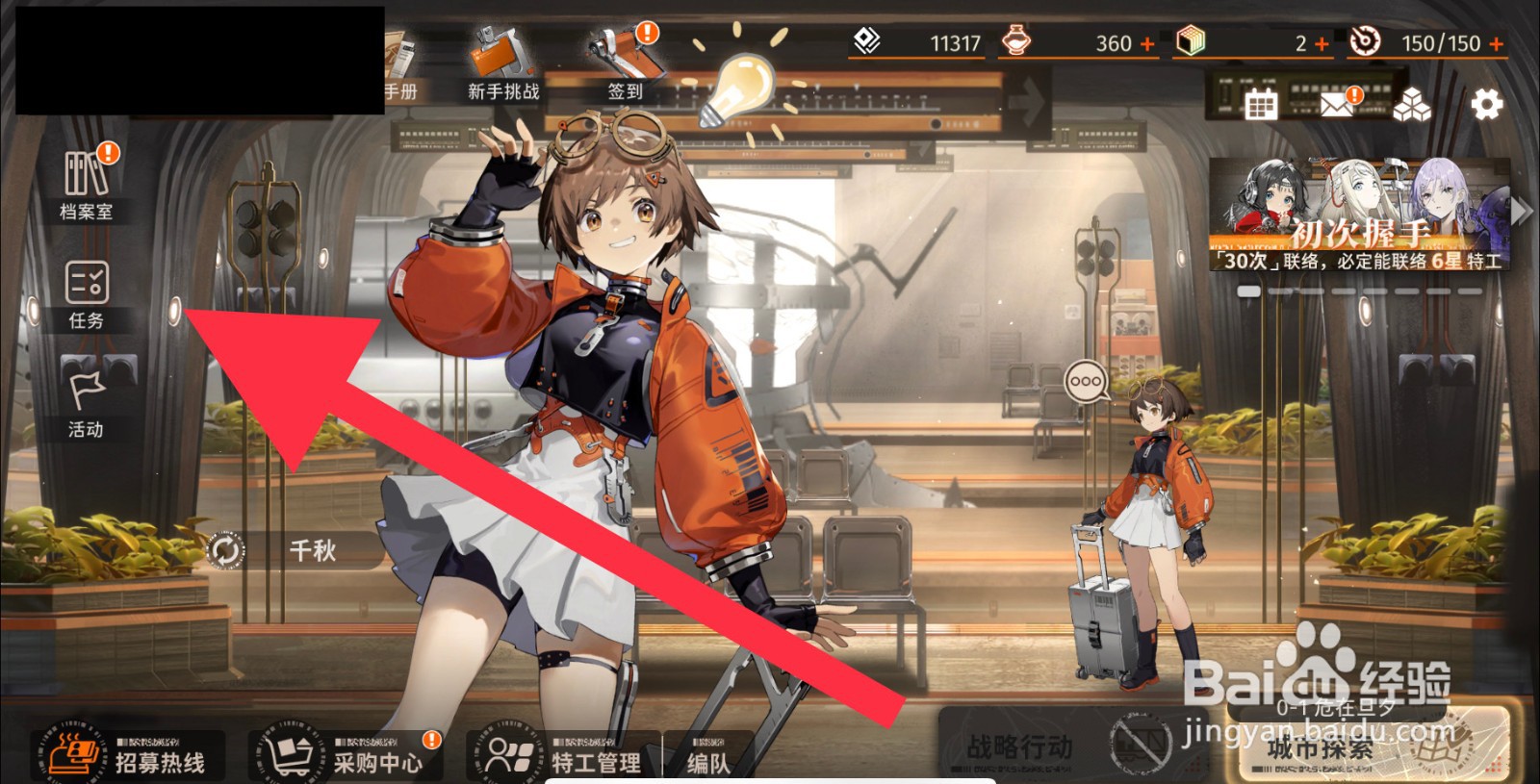Open 特工管理 agent management
1540x784 pixels.
pyautogui.click(x=563, y=755)
